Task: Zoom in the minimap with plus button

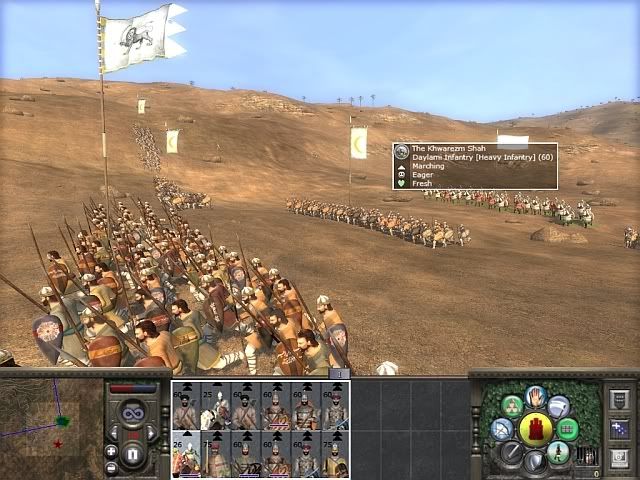Action: [x=111, y=451]
